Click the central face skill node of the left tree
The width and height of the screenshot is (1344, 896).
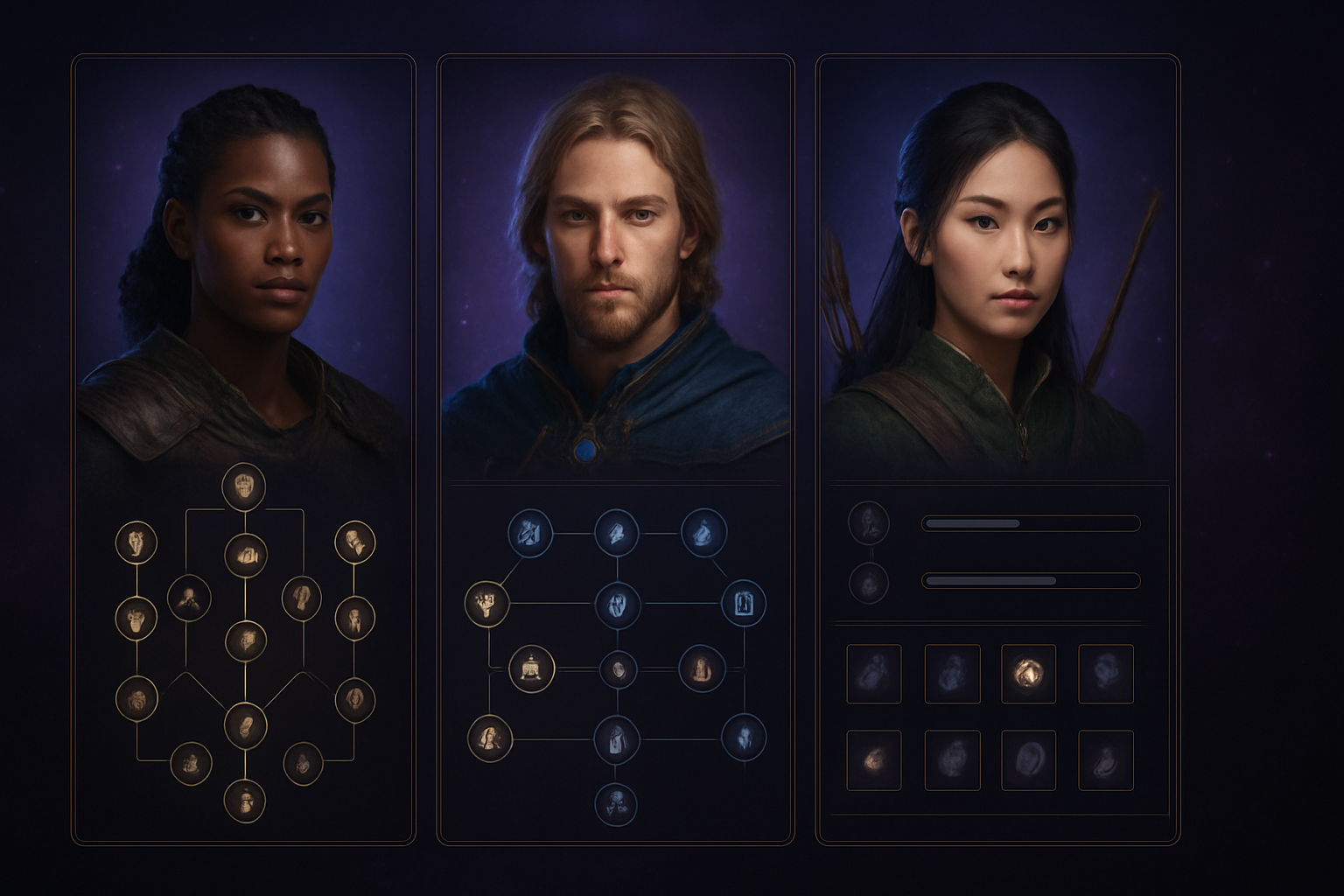246,641
